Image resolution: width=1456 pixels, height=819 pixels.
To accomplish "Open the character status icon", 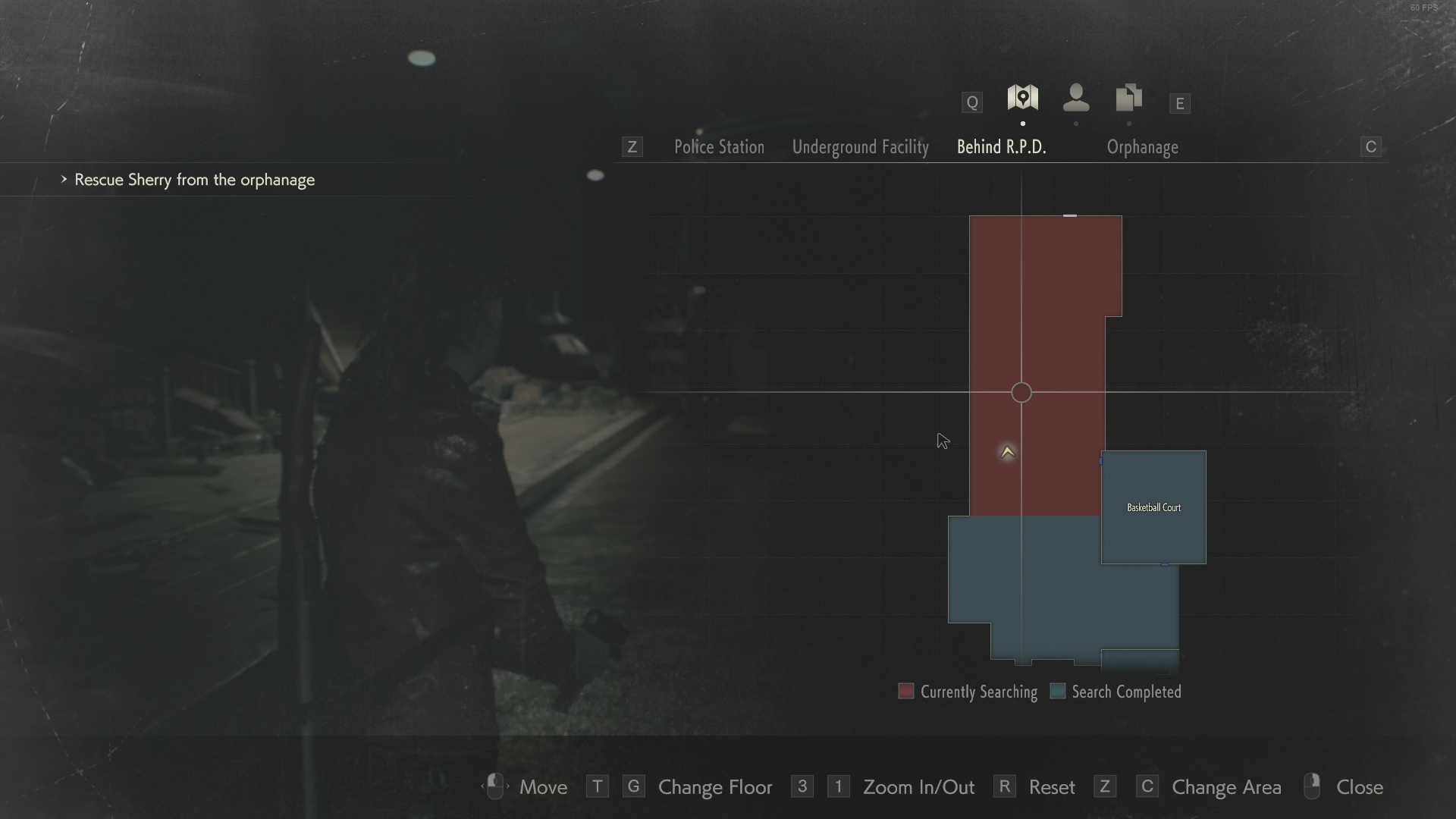I will [x=1076, y=98].
